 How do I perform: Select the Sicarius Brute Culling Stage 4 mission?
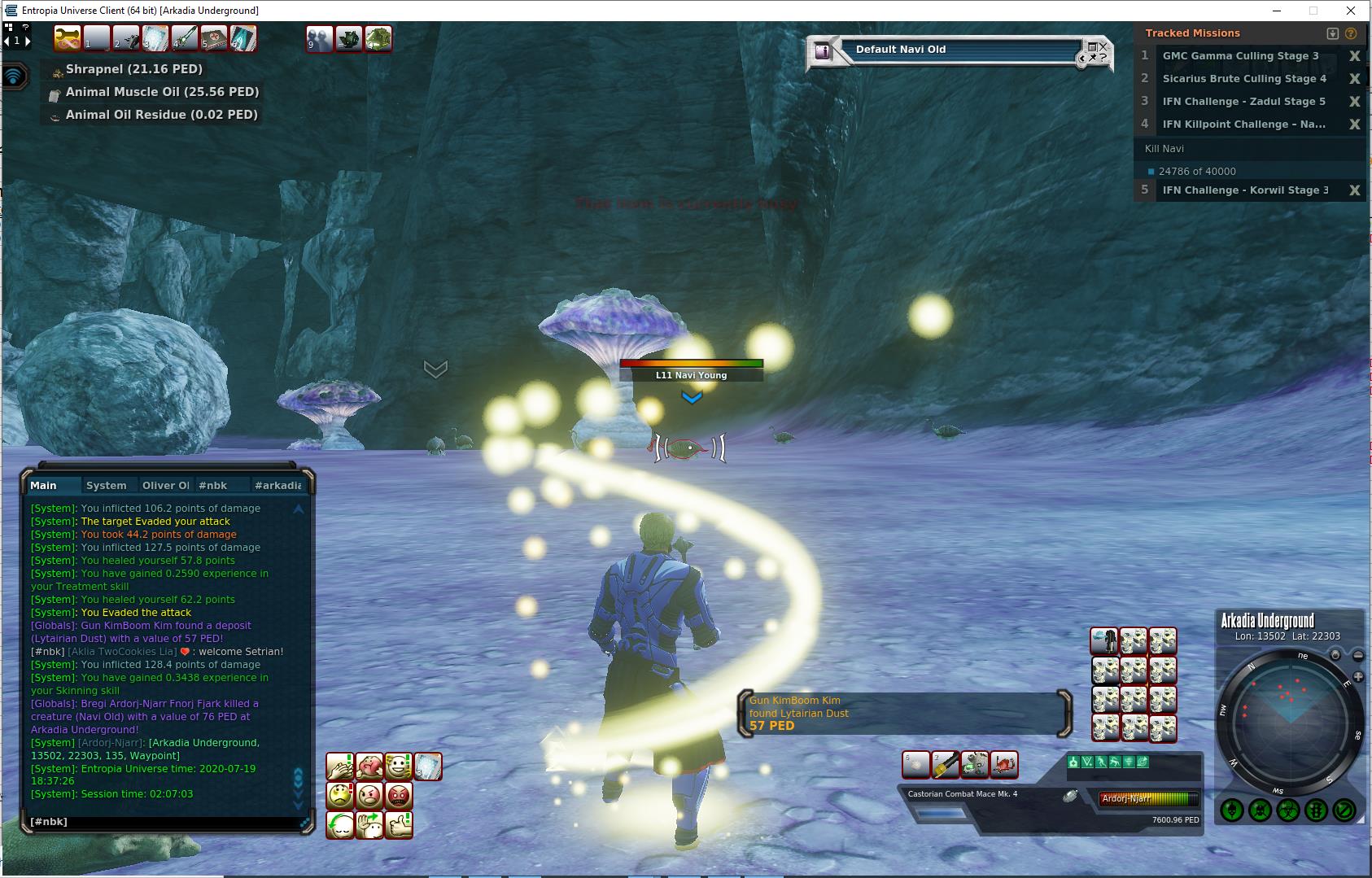(x=1243, y=79)
